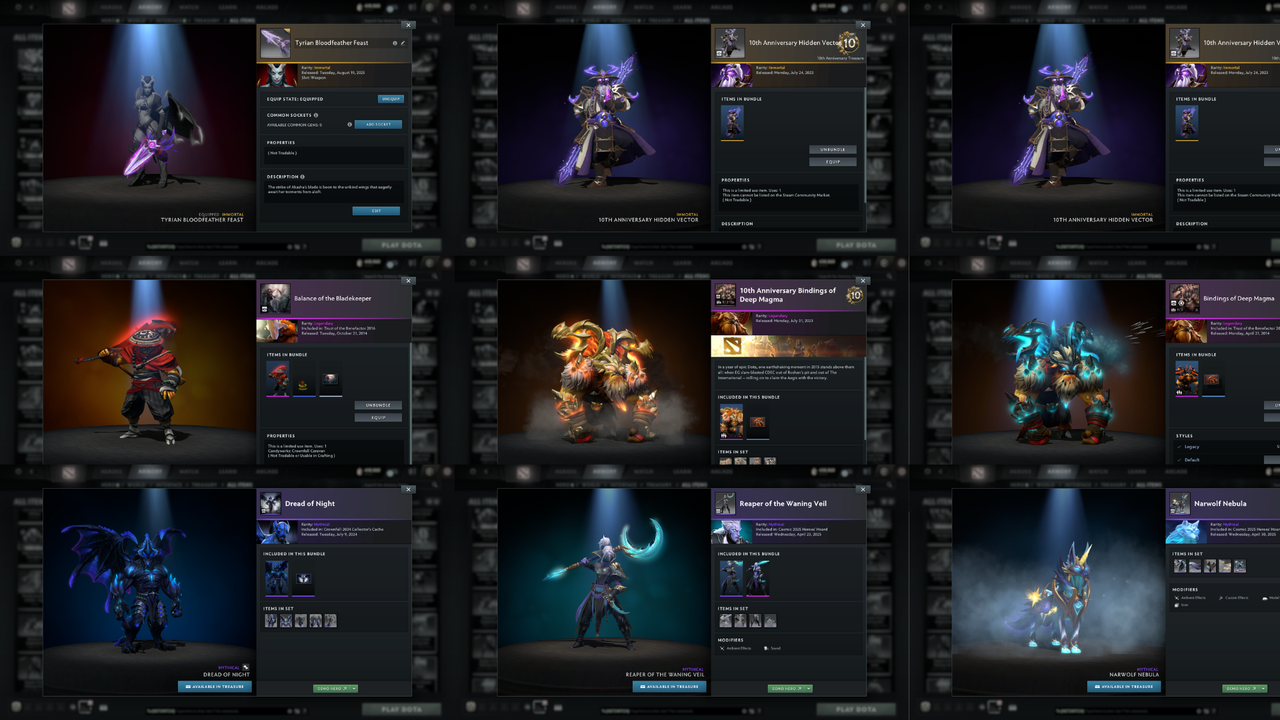Click the info icon beside the DESCRIPTION heading

coord(301,176)
